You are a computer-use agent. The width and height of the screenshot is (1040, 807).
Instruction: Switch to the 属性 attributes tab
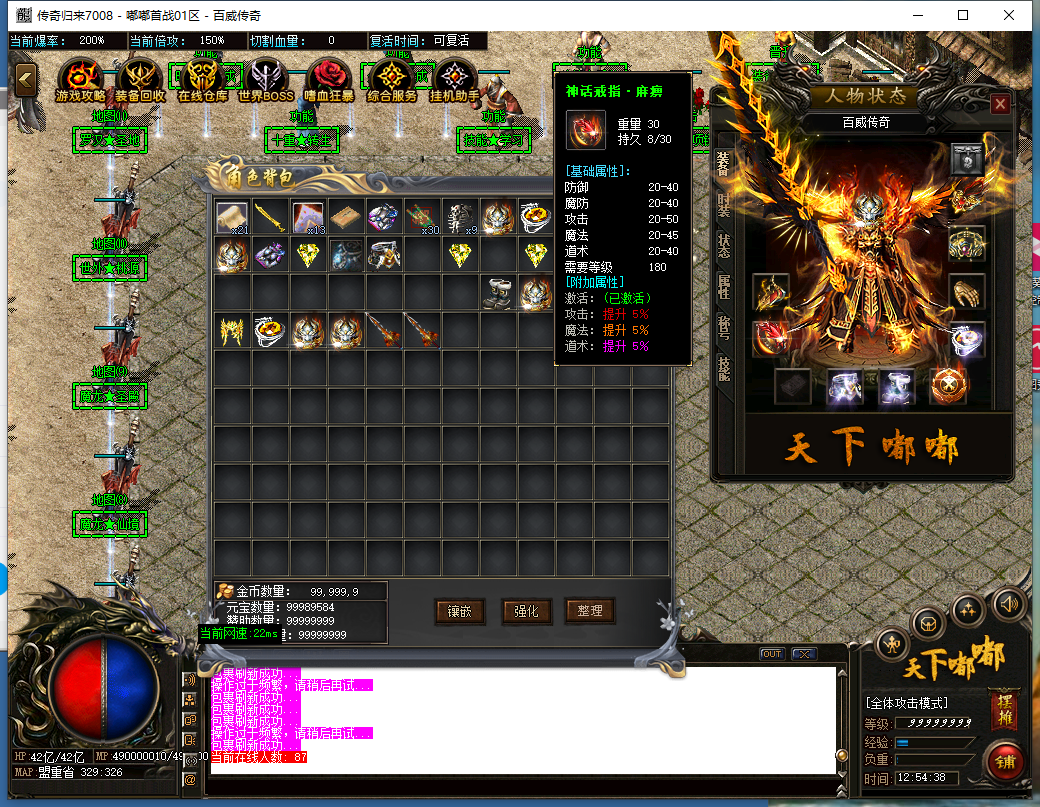point(724,288)
